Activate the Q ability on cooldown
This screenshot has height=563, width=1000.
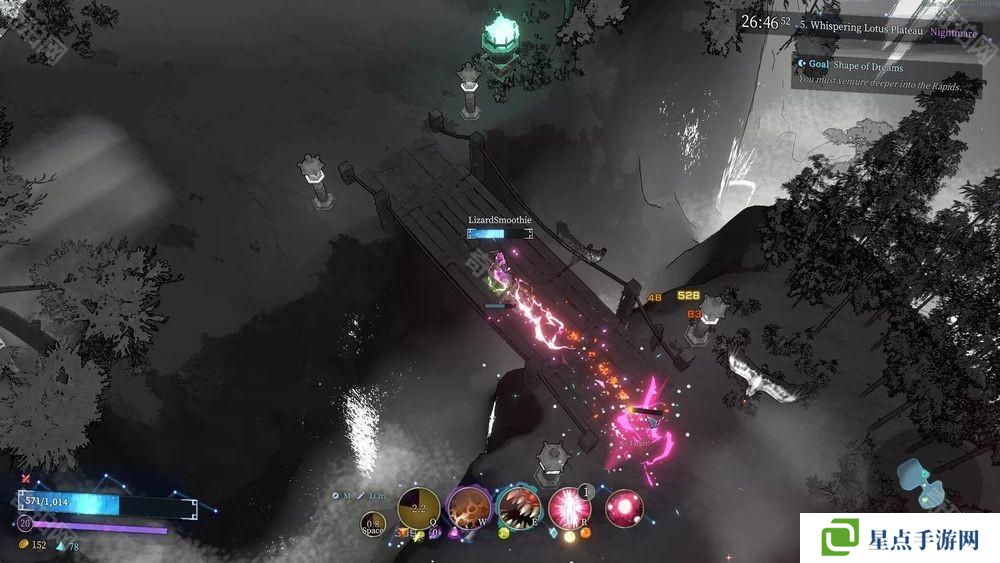tap(418, 508)
